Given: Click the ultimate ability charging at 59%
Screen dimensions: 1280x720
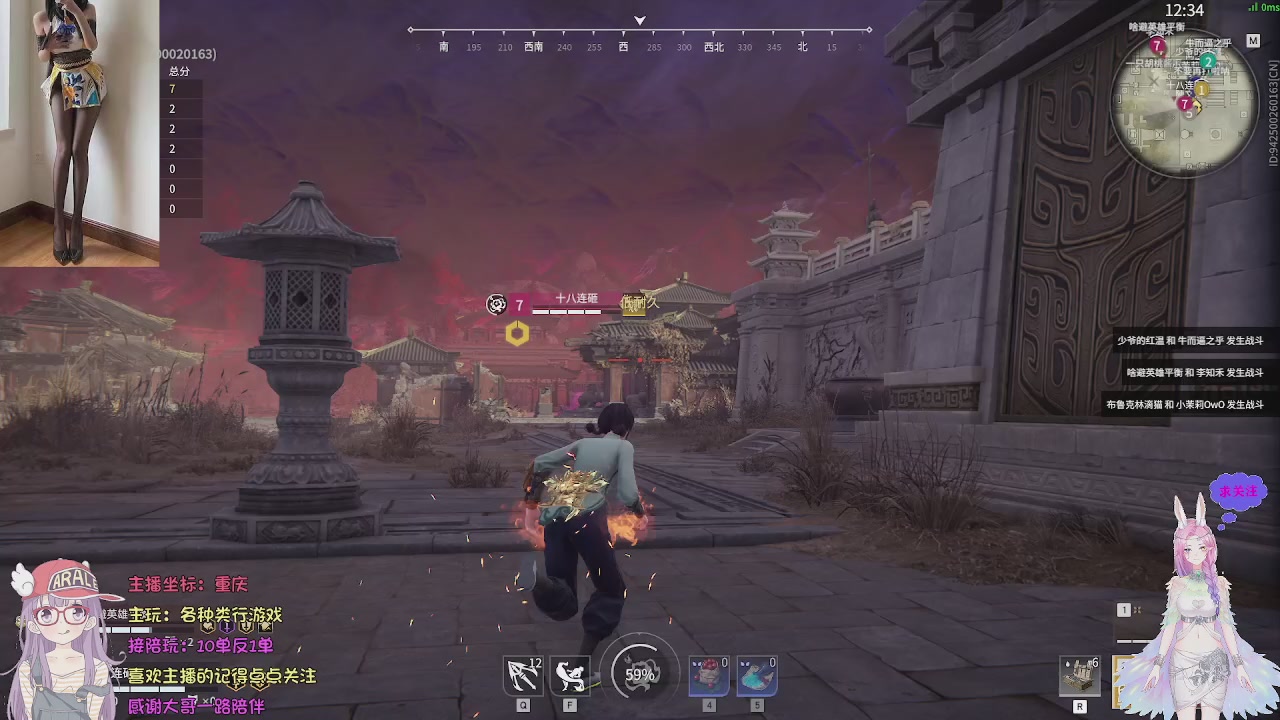Looking at the screenshot, I should tap(640, 672).
